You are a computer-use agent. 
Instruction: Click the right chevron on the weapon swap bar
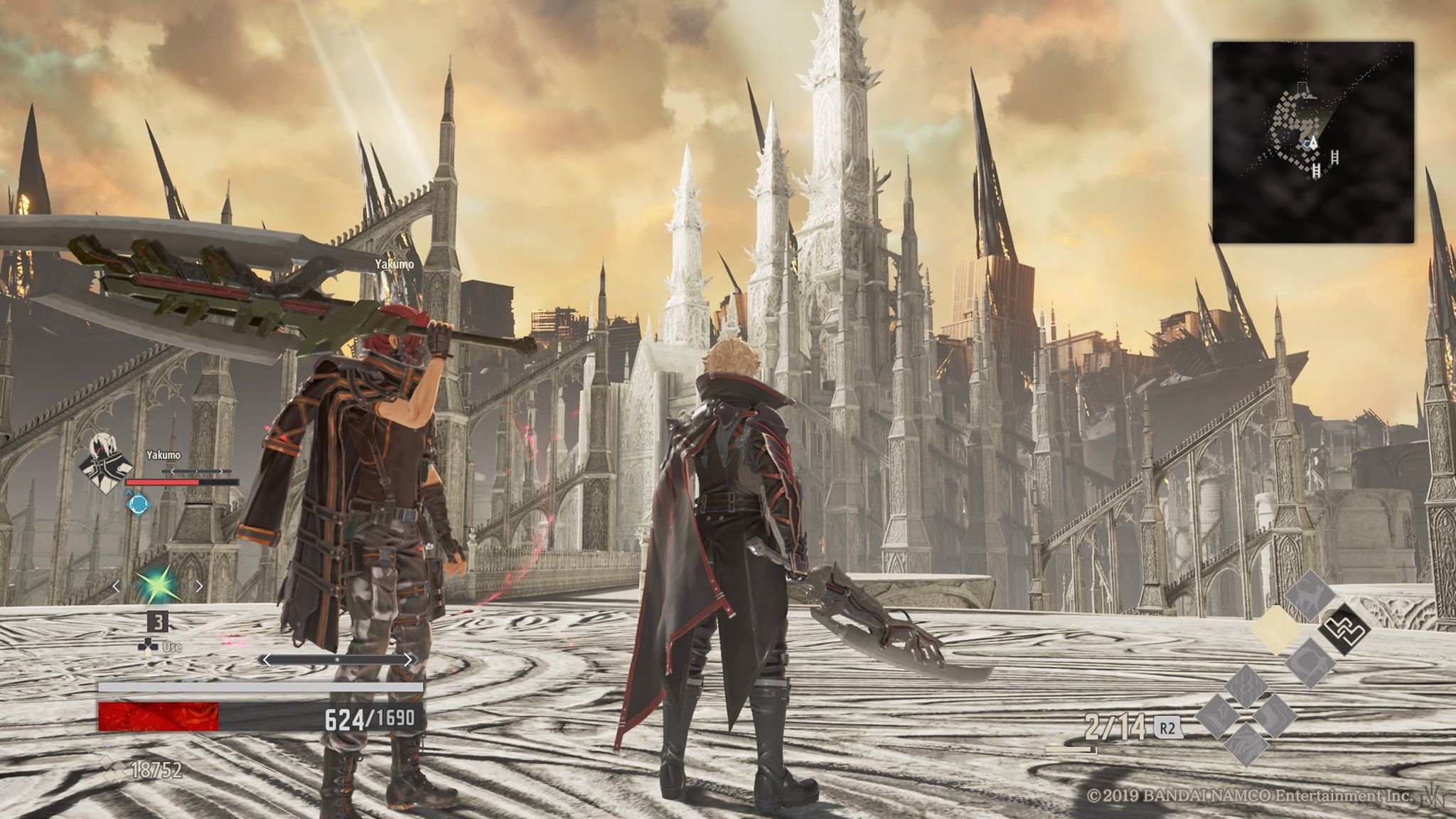410,658
